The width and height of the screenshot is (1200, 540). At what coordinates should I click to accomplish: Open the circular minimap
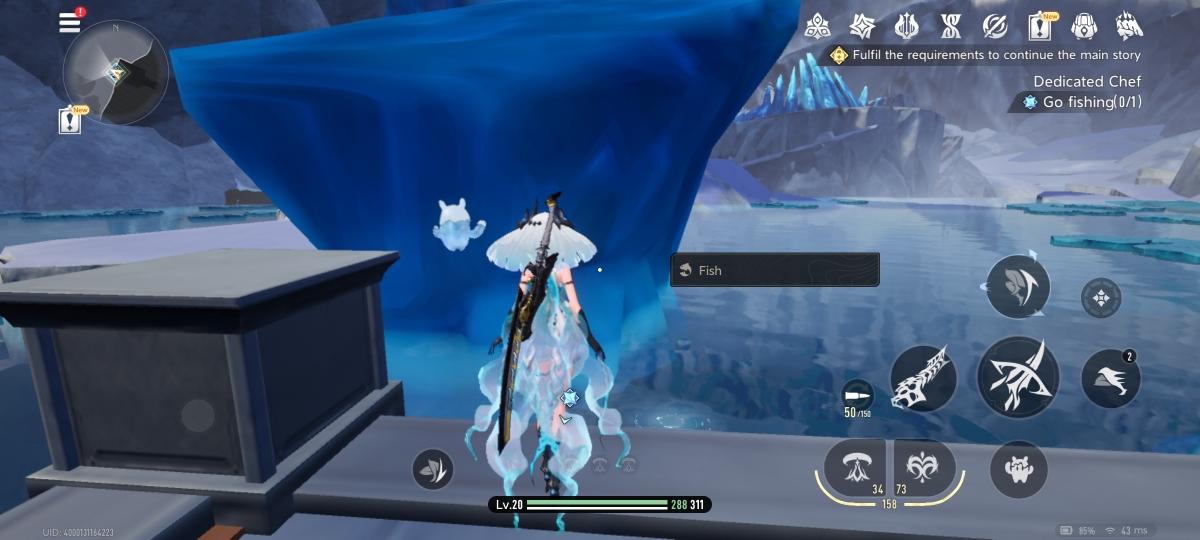(x=115, y=72)
